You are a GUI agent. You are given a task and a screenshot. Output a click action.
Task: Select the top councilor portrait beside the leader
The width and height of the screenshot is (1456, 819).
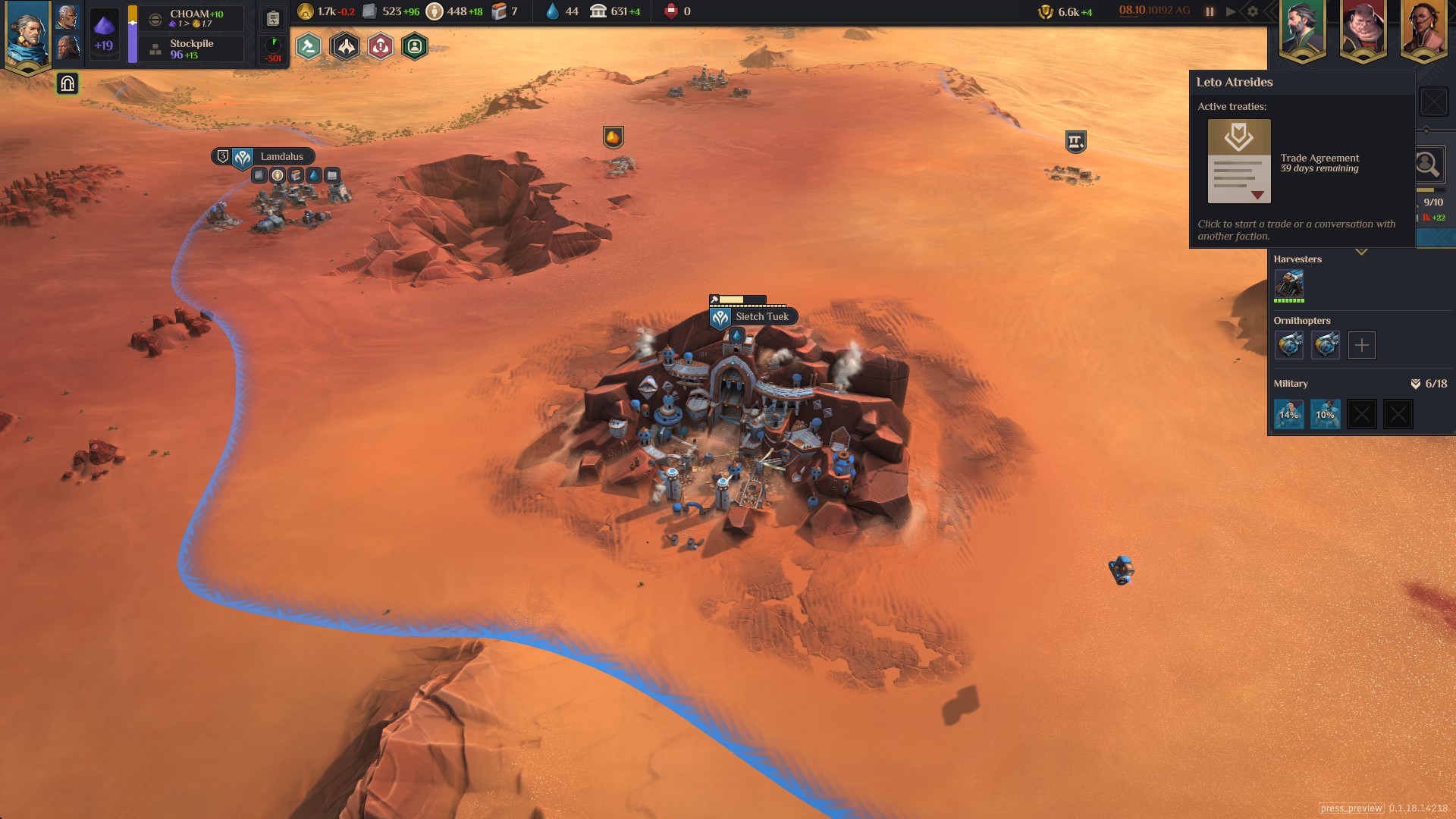pos(67,18)
